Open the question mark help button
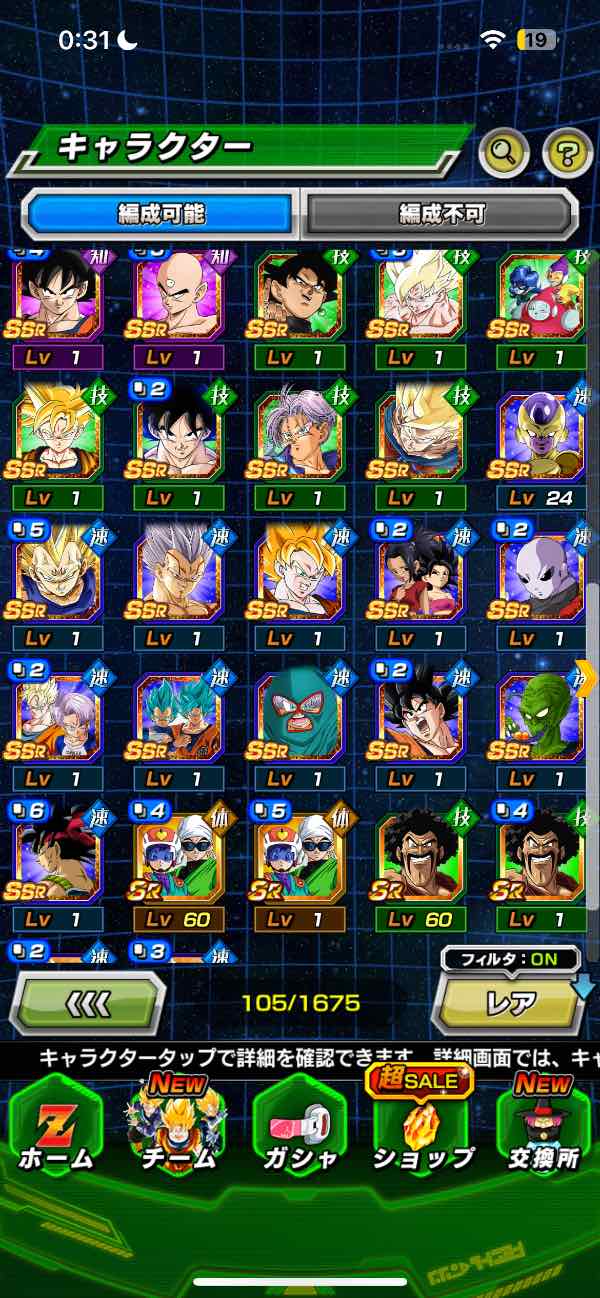 pyautogui.click(x=567, y=153)
